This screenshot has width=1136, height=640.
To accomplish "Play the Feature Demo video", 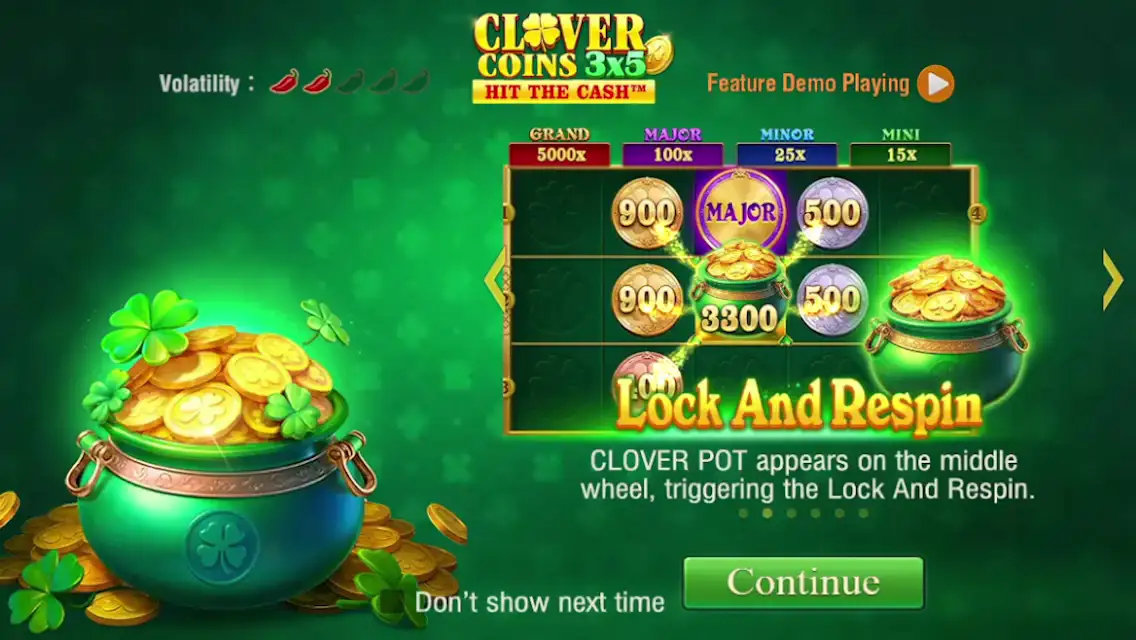I will coord(936,84).
